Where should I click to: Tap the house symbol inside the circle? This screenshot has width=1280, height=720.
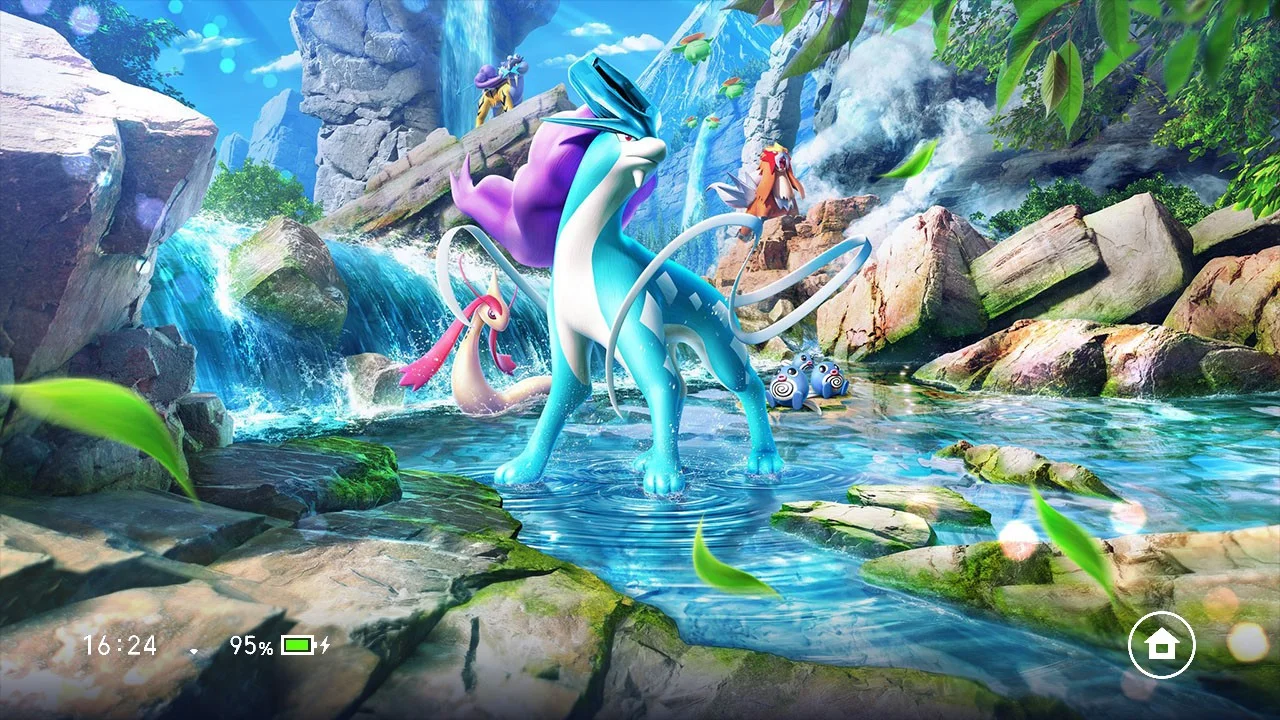pyautogui.click(x=1161, y=645)
